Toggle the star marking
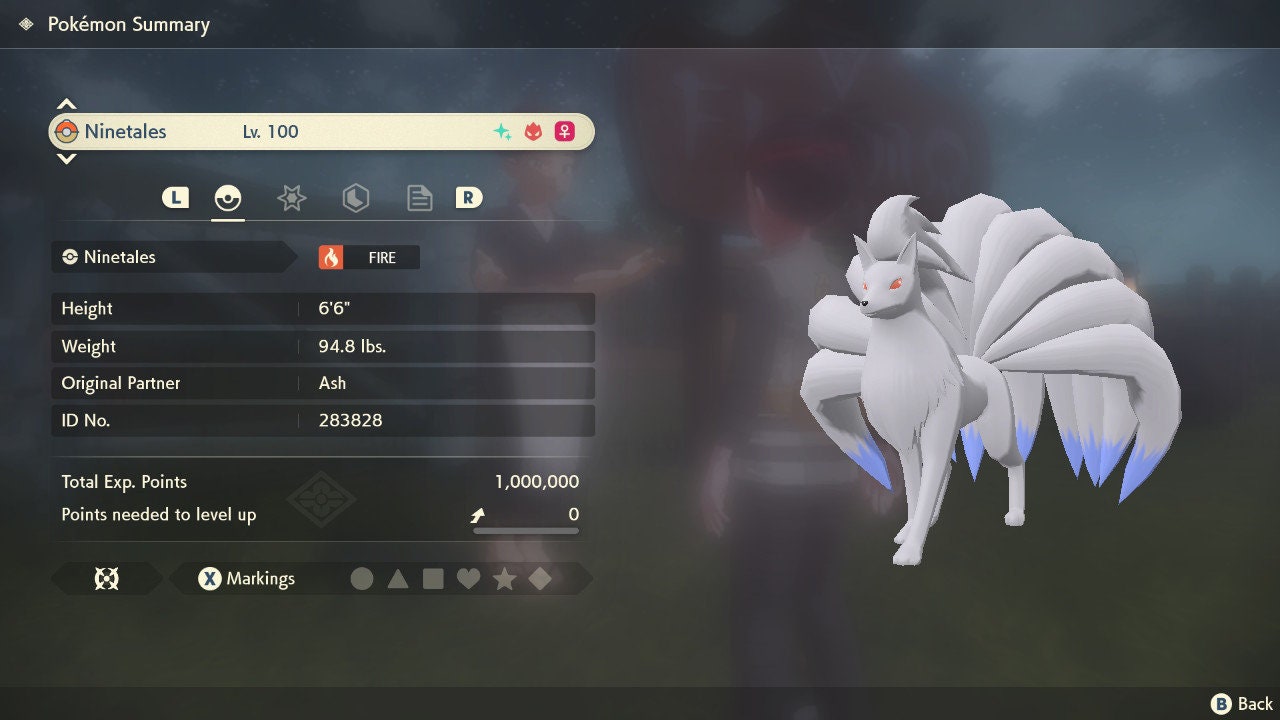The height and width of the screenshot is (720, 1280). [x=504, y=578]
